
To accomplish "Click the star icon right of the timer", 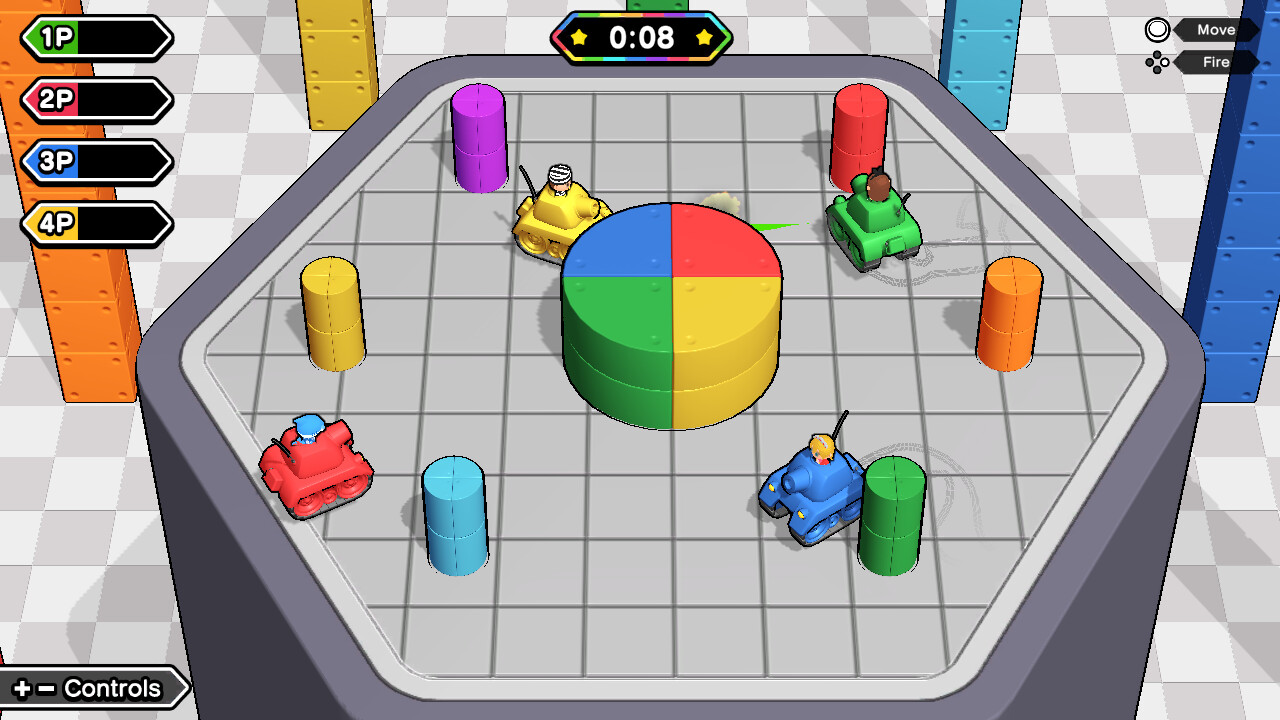I will click(x=707, y=38).
